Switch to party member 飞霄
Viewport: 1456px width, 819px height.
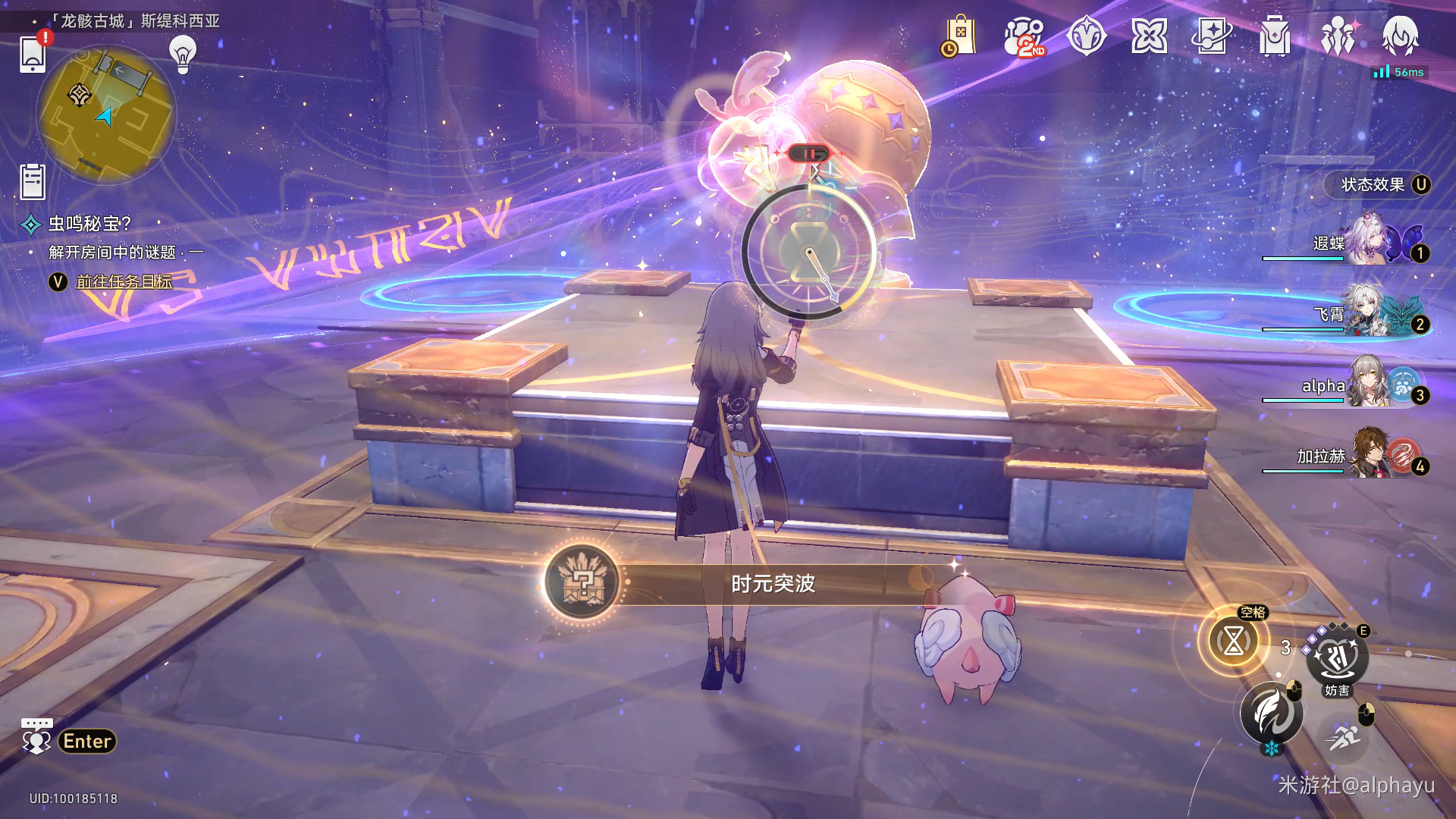pos(1365,312)
